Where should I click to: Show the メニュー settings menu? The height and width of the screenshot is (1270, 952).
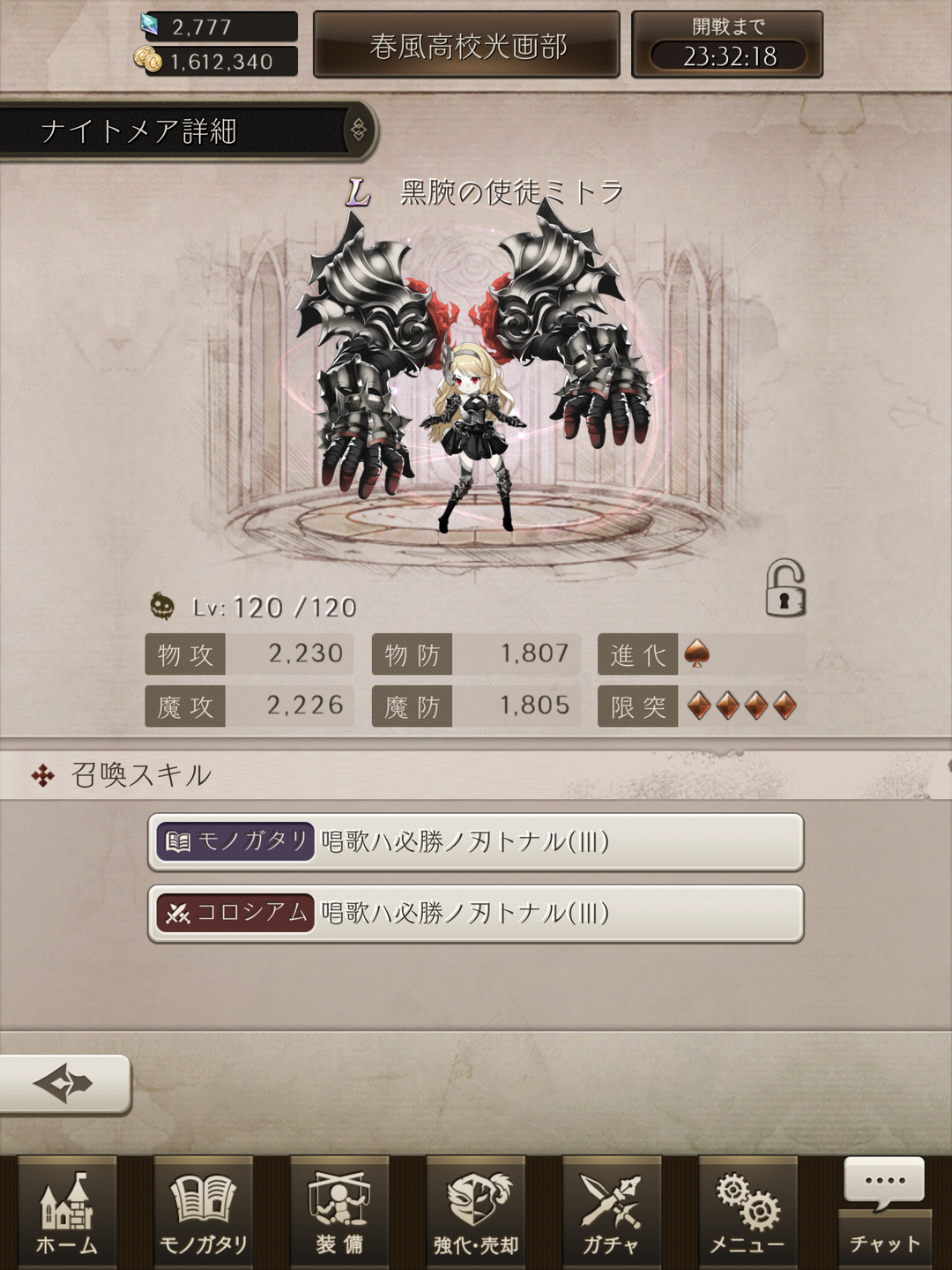tap(747, 1214)
